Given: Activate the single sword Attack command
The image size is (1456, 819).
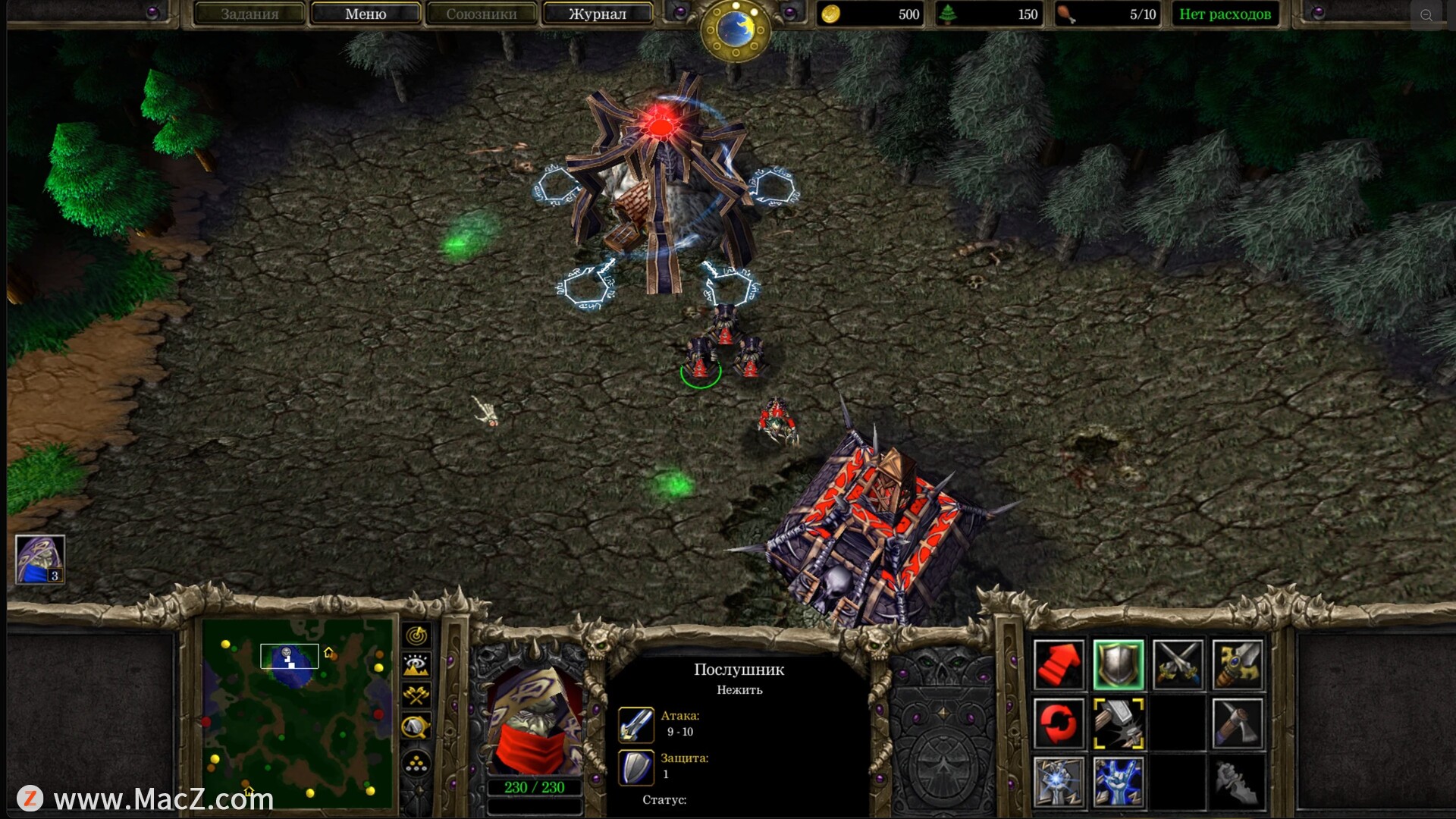Looking at the screenshot, I should point(1238,664).
